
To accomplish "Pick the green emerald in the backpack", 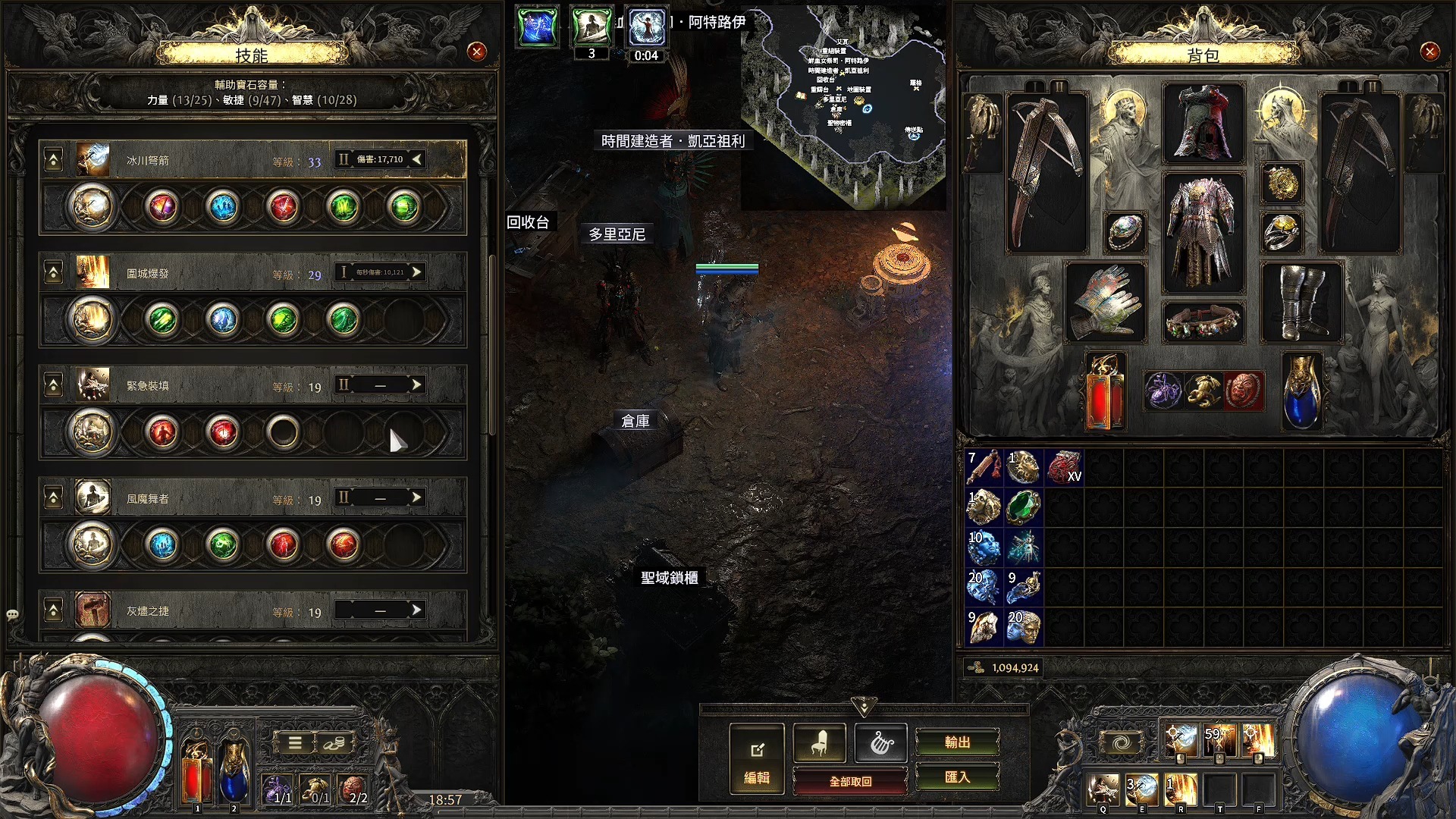I will [x=1023, y=507].
